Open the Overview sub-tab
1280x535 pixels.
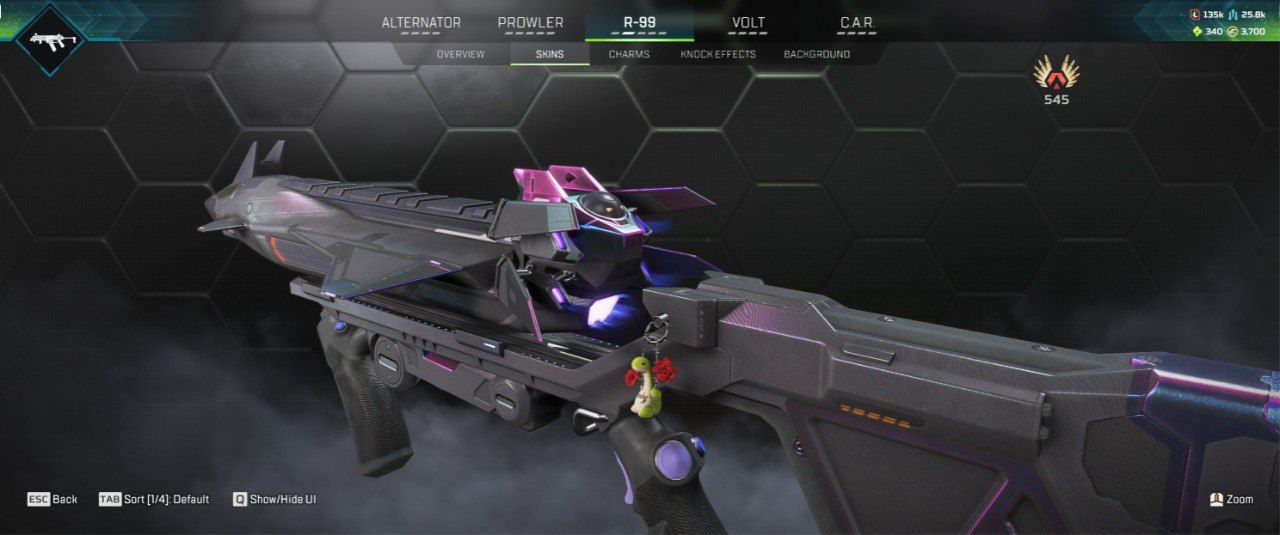tap(460, 54)
